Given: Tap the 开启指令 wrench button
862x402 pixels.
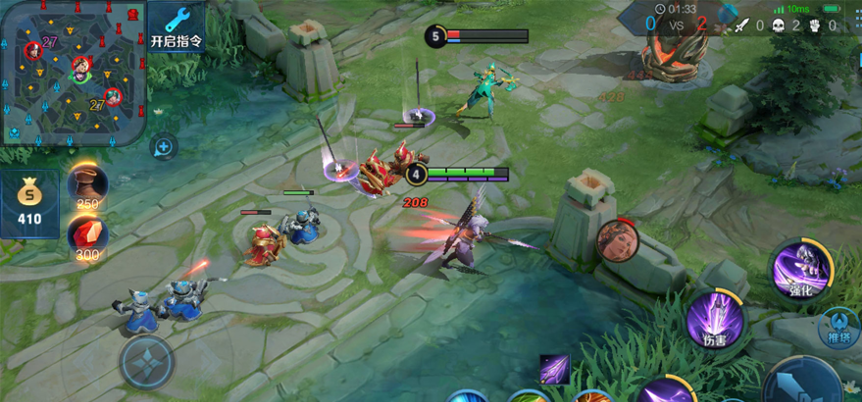Looking at the screenshot, I should (x=175, y=27).
